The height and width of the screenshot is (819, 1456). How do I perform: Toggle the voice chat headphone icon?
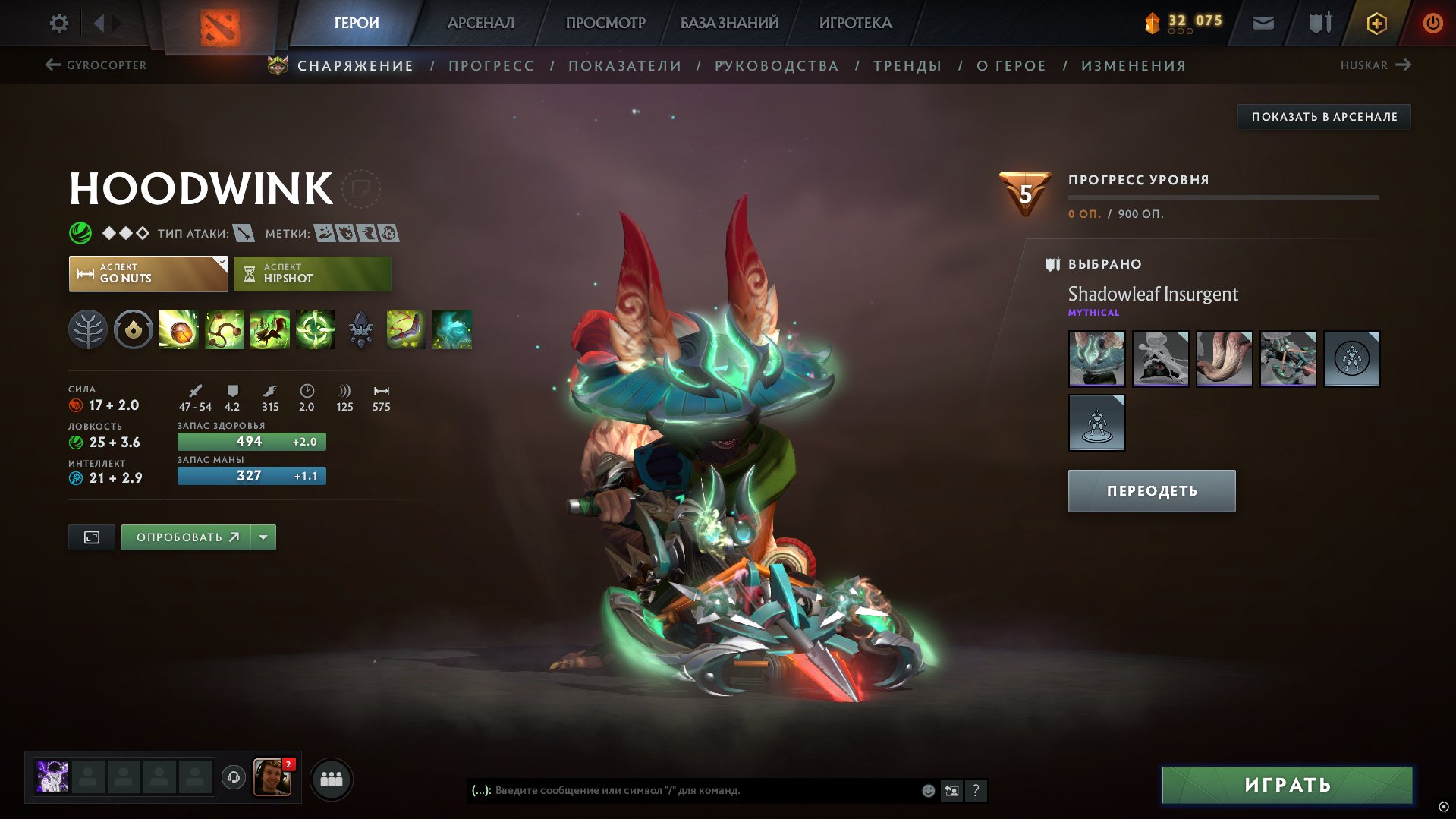point(234,778)
